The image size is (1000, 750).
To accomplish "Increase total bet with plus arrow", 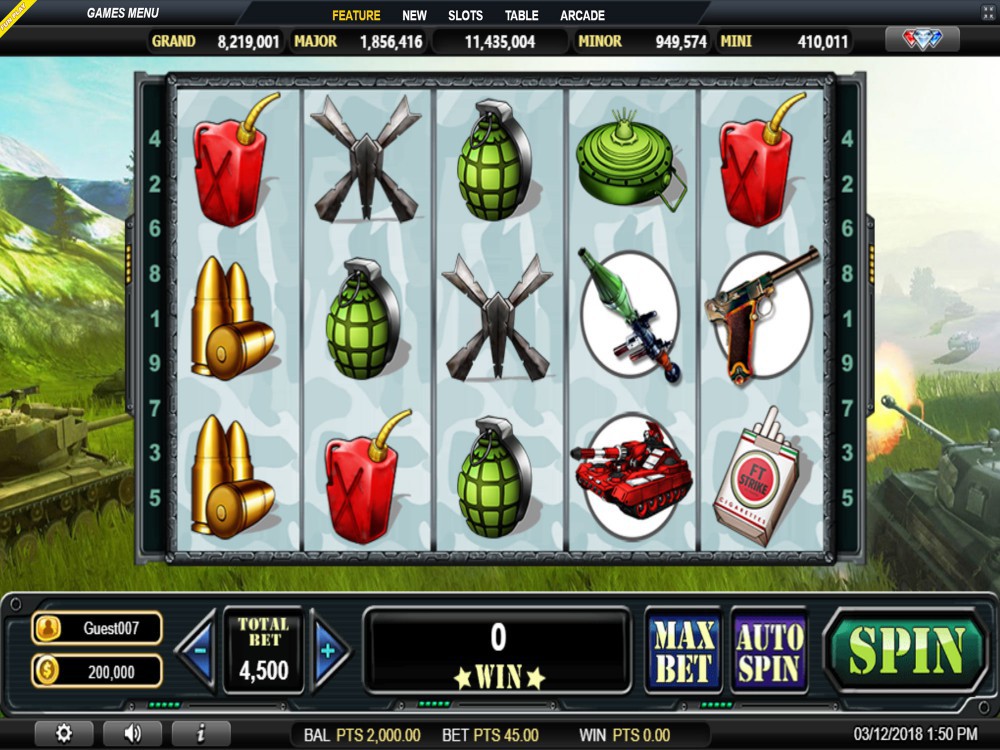I will tap(327, 650).
